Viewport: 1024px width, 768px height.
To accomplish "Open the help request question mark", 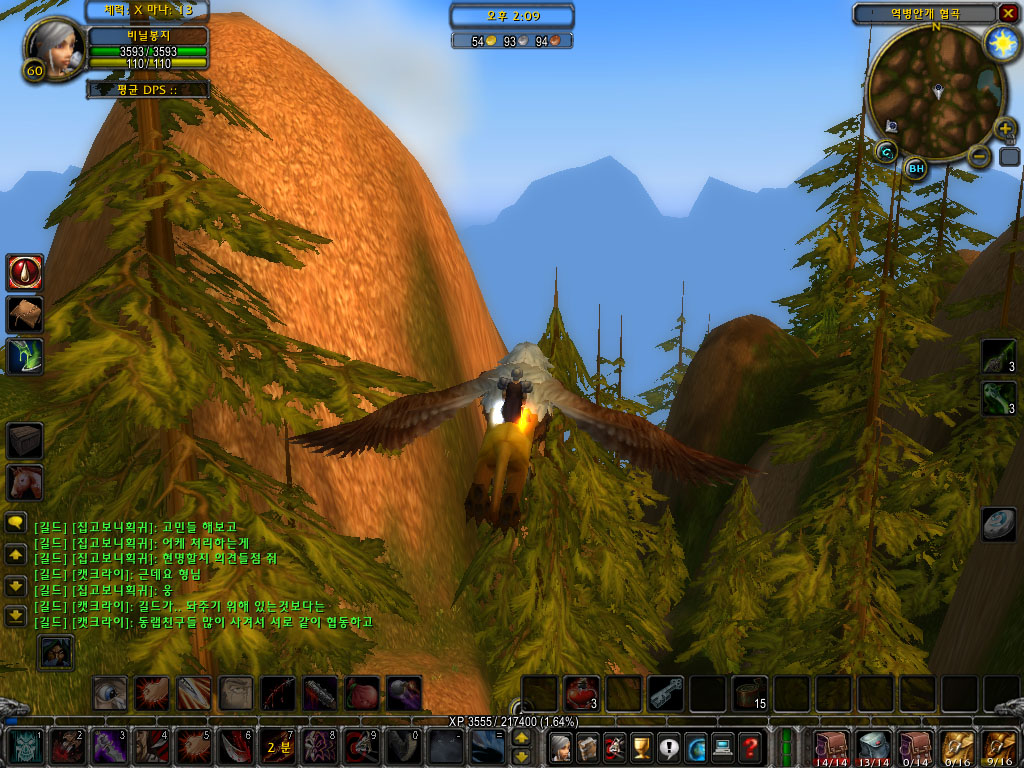I will tap(750, 746).
